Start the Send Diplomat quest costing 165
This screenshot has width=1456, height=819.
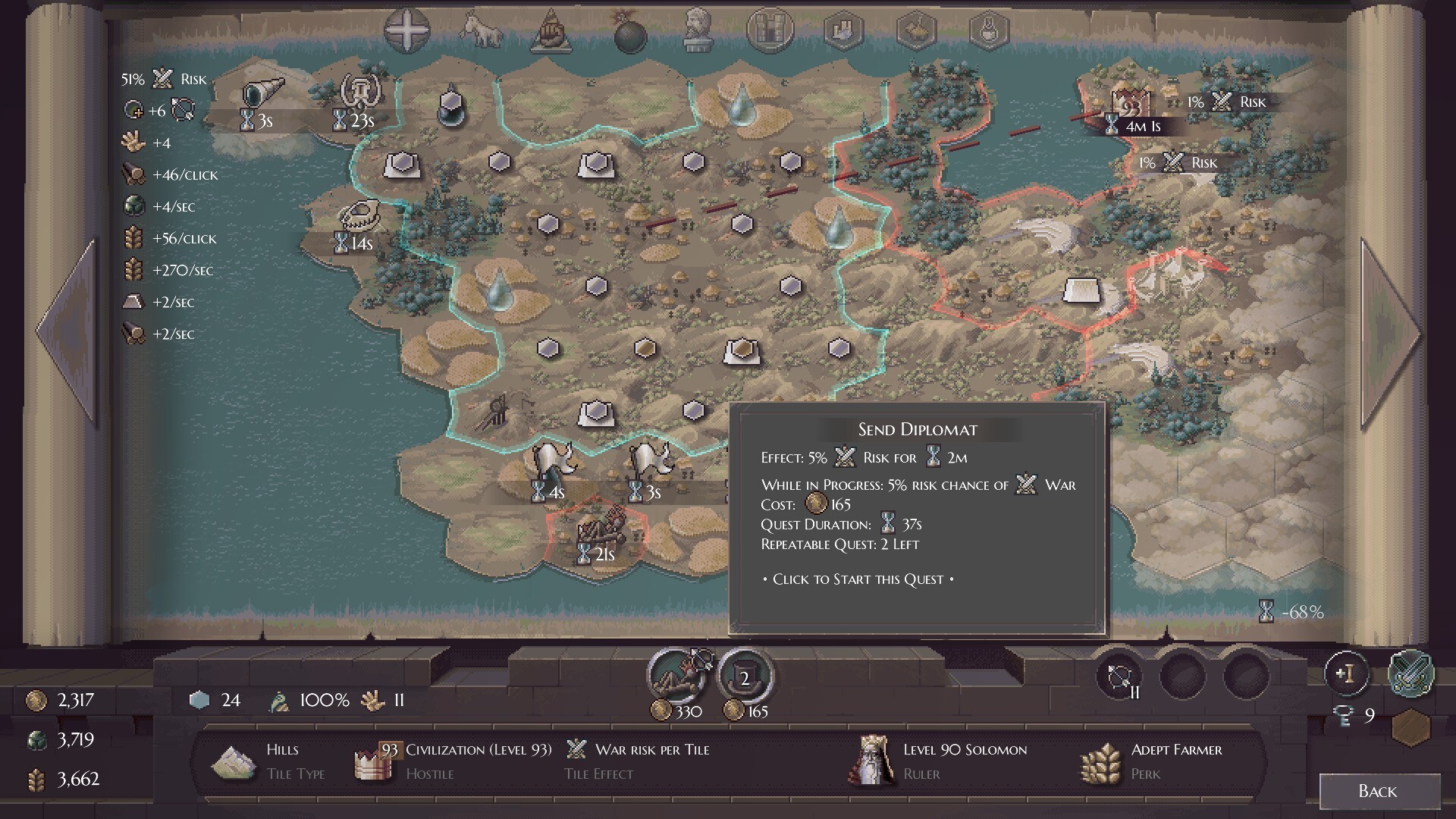pyautogui.click(x=745, y=677)
